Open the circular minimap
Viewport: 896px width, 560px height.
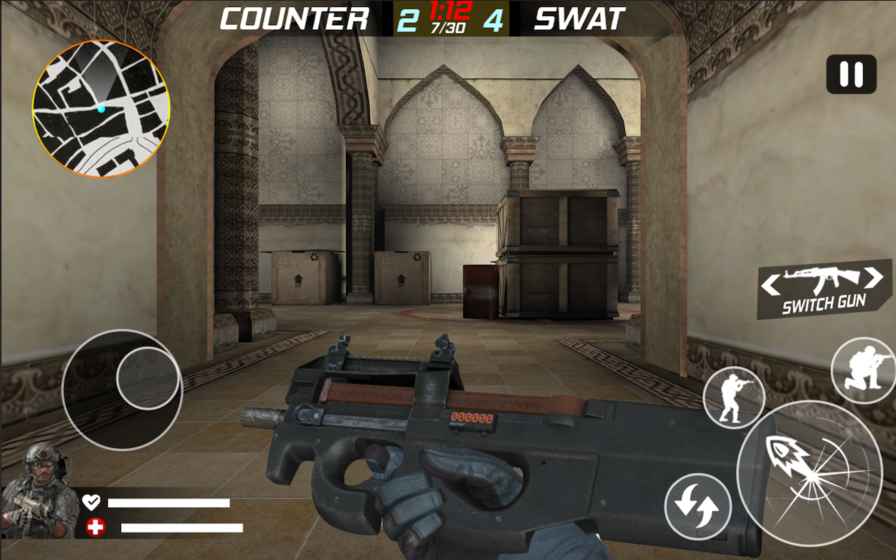(x=101, y=109)
